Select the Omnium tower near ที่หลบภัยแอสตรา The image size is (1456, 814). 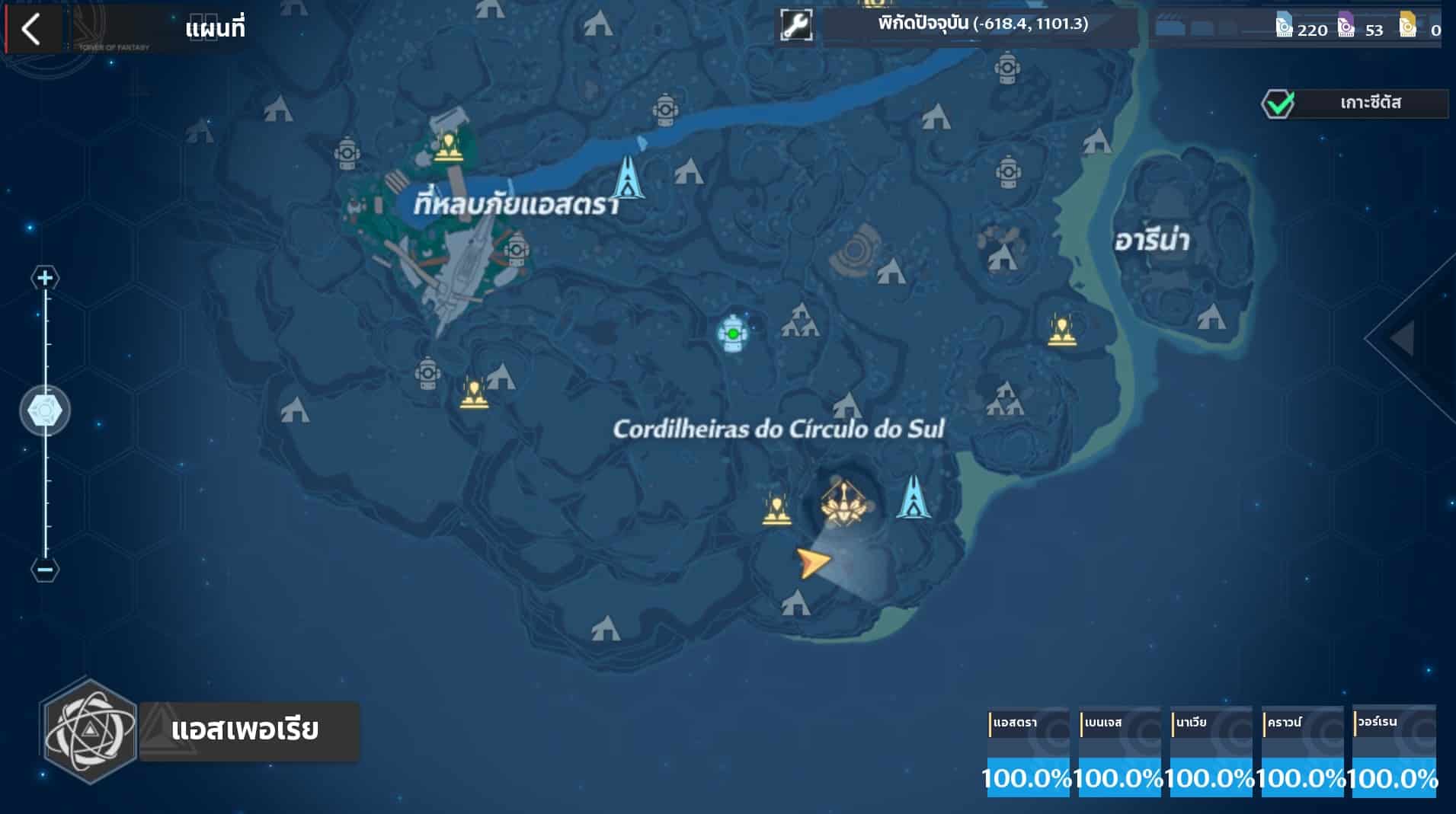[628, 177]
